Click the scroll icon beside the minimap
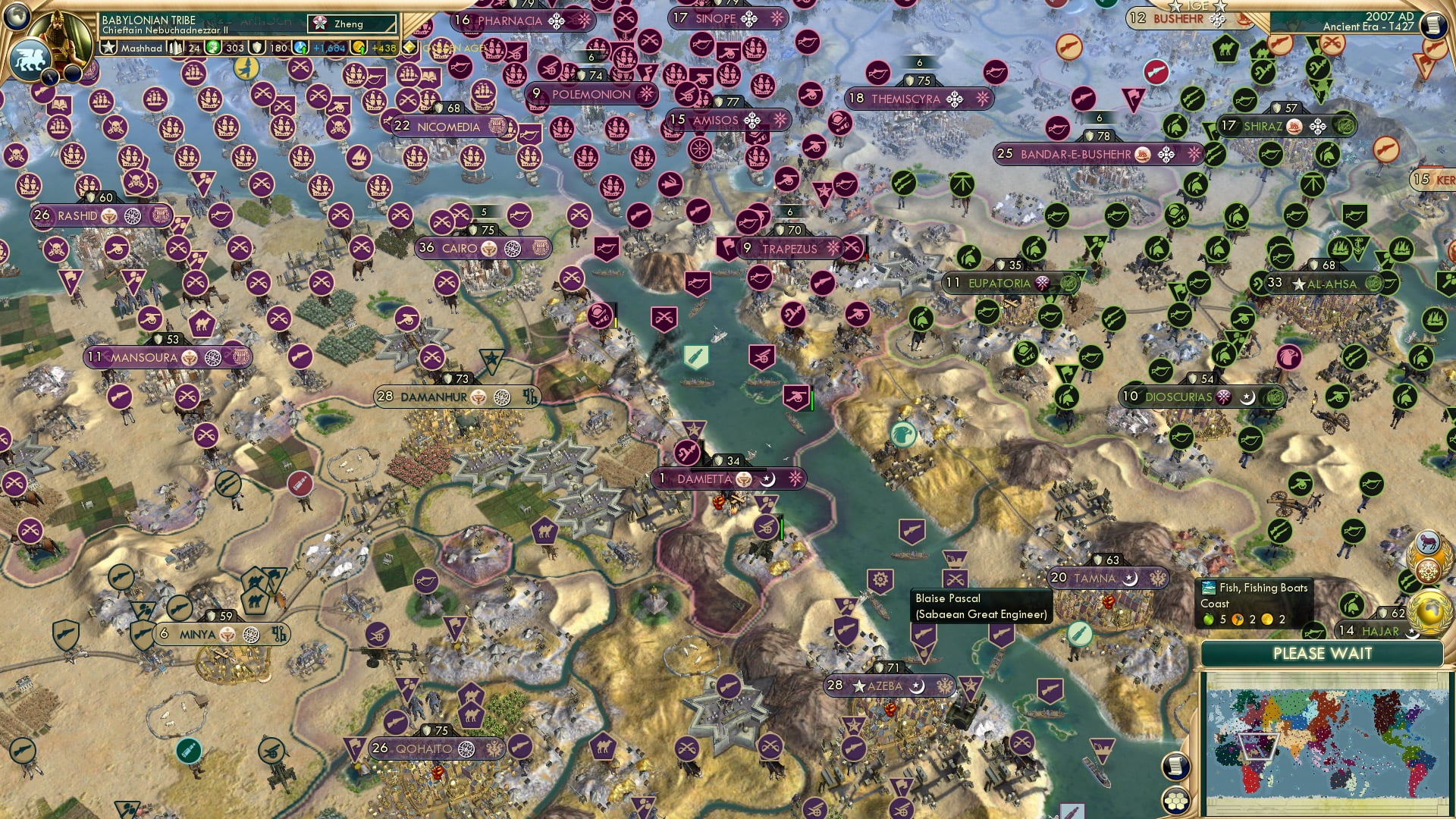1456x819 pixels. (x=1175, y=766)
